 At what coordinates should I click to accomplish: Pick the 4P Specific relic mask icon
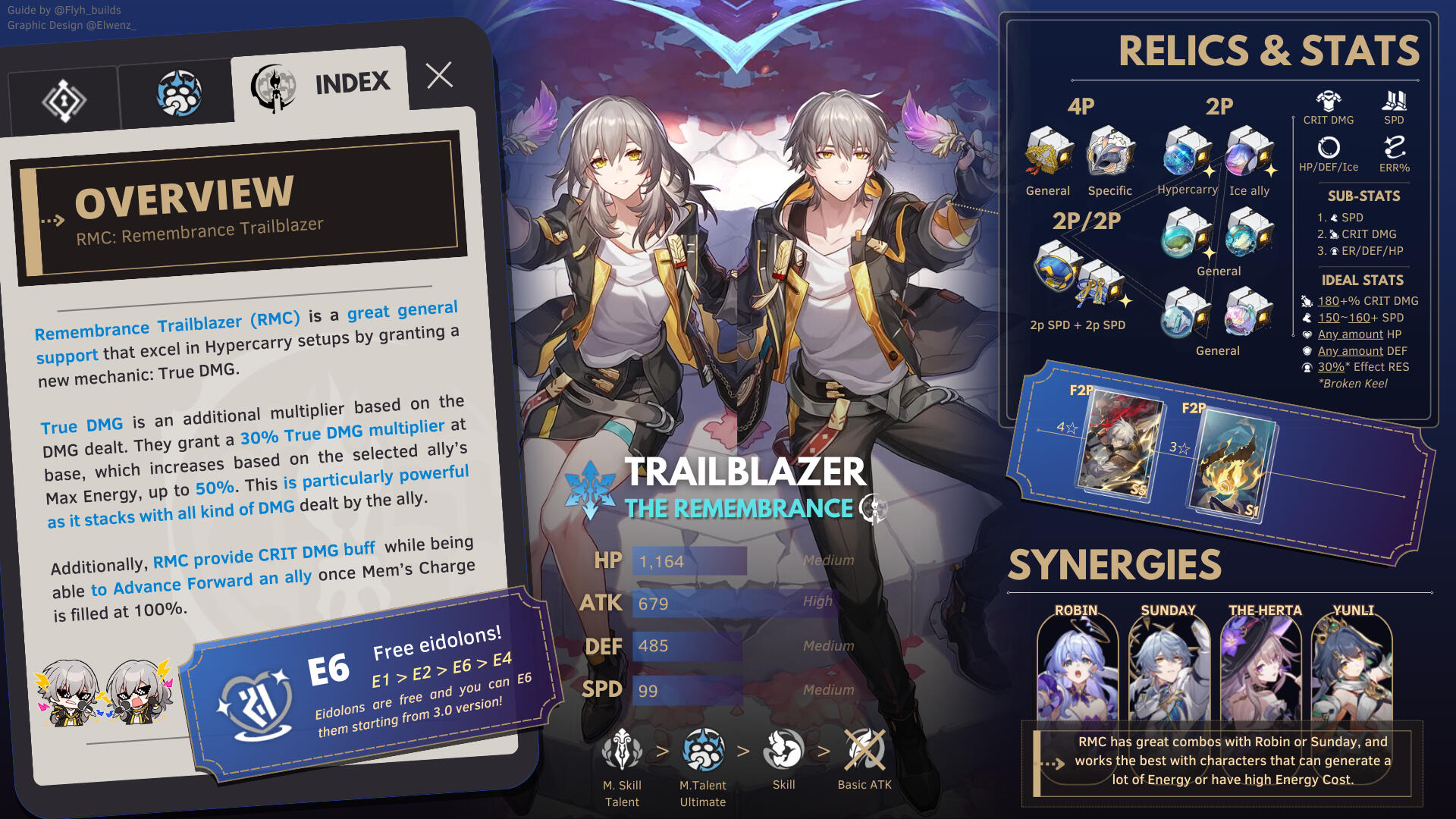coord(1110,152)
